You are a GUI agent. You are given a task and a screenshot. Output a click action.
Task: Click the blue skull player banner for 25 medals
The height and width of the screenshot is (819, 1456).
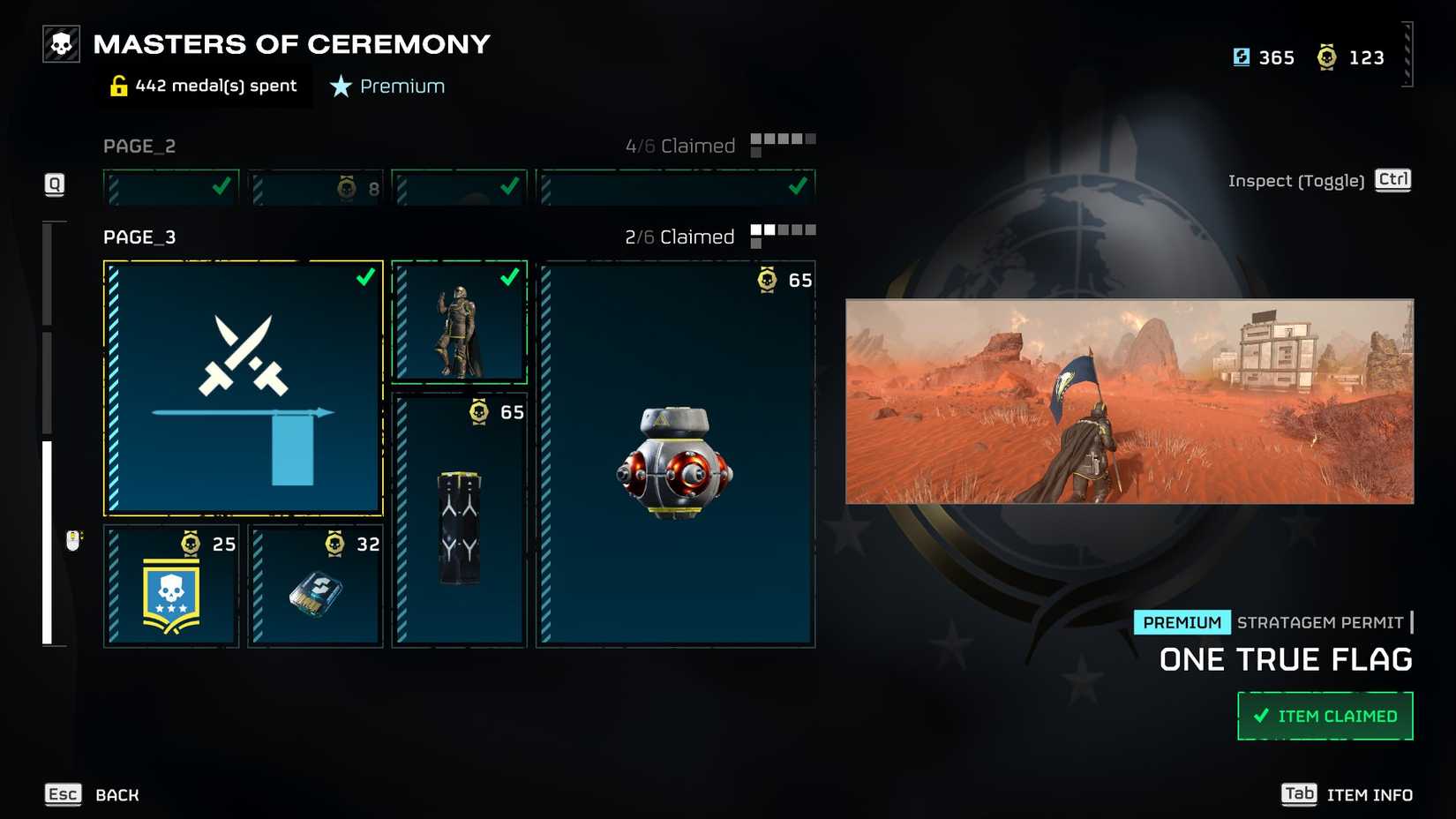pos(169,587)
